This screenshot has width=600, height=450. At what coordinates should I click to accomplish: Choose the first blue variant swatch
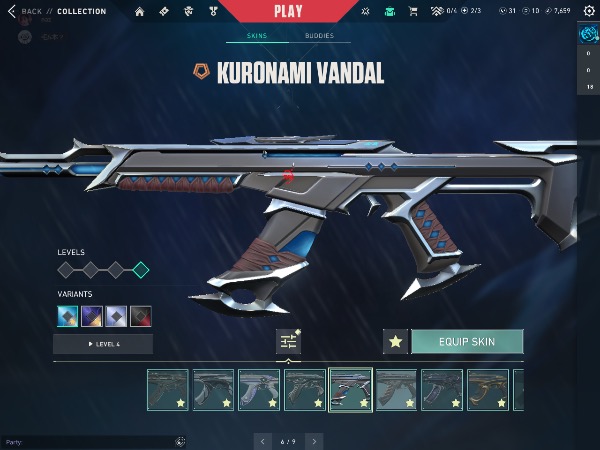tap(69, 317)
